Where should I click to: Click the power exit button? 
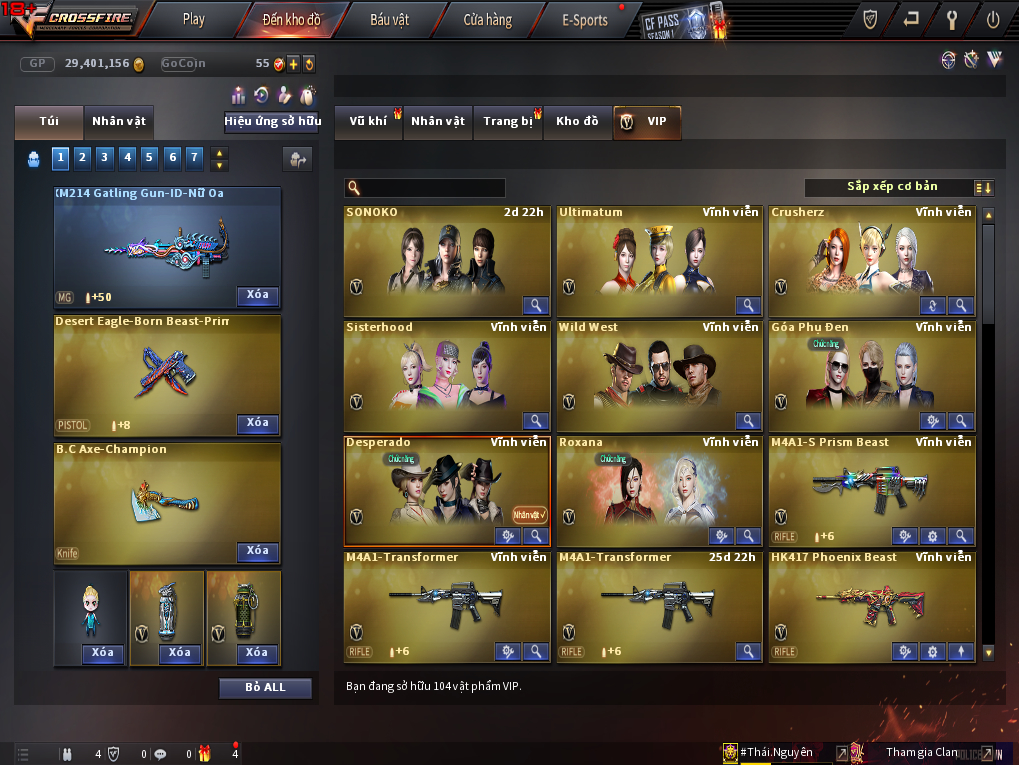pyautogui.click(x=993, y=19)
